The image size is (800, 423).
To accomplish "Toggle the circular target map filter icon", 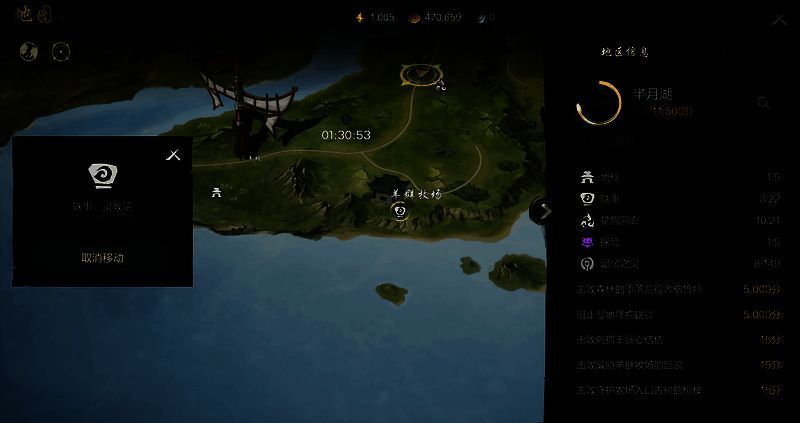I will point(60,51).
